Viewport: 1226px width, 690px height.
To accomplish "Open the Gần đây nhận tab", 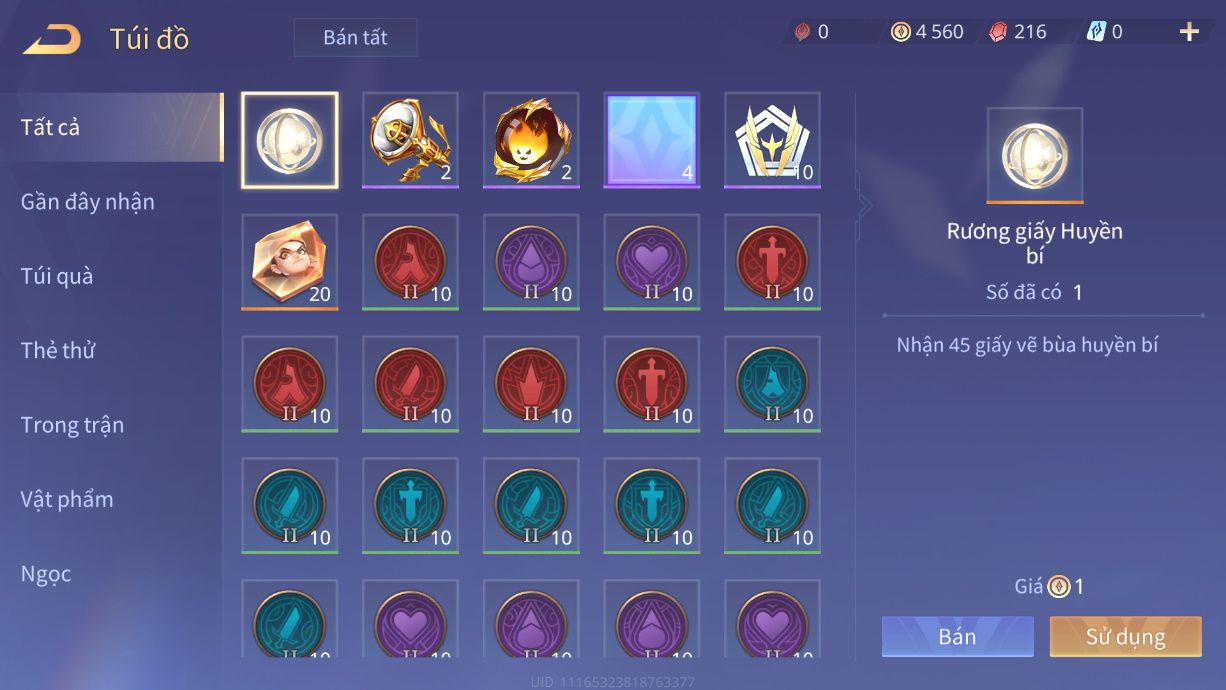I will pyautogui.click(x=88, y=202).
